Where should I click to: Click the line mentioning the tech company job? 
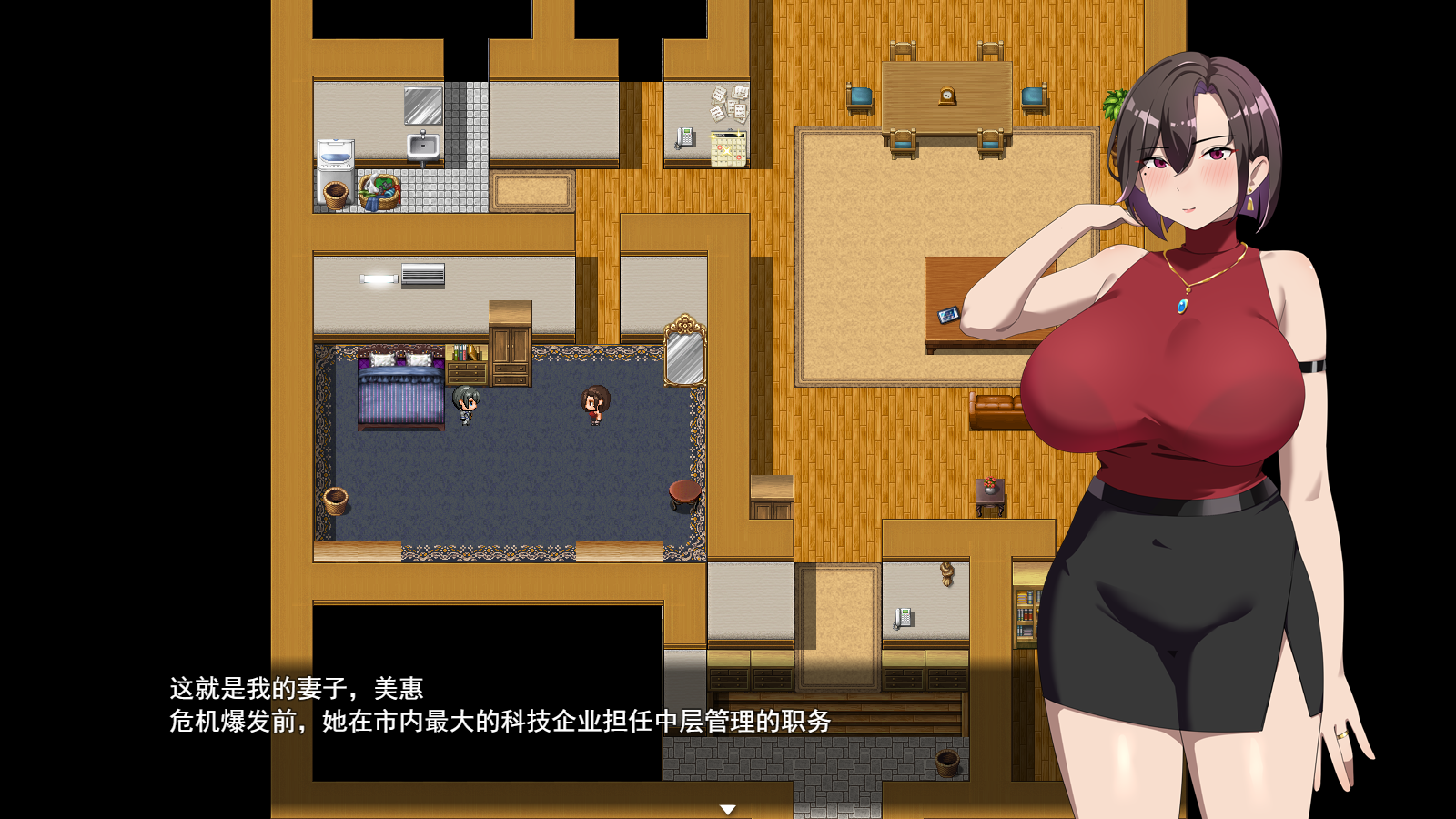tap(500, 724)
